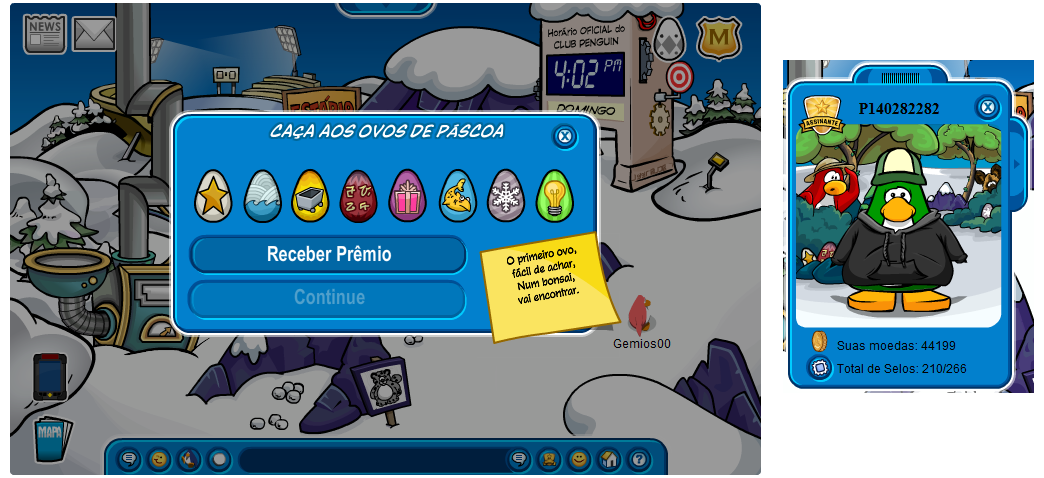
Task: Click the Receber Prêmio button
Action: [328, 254]
